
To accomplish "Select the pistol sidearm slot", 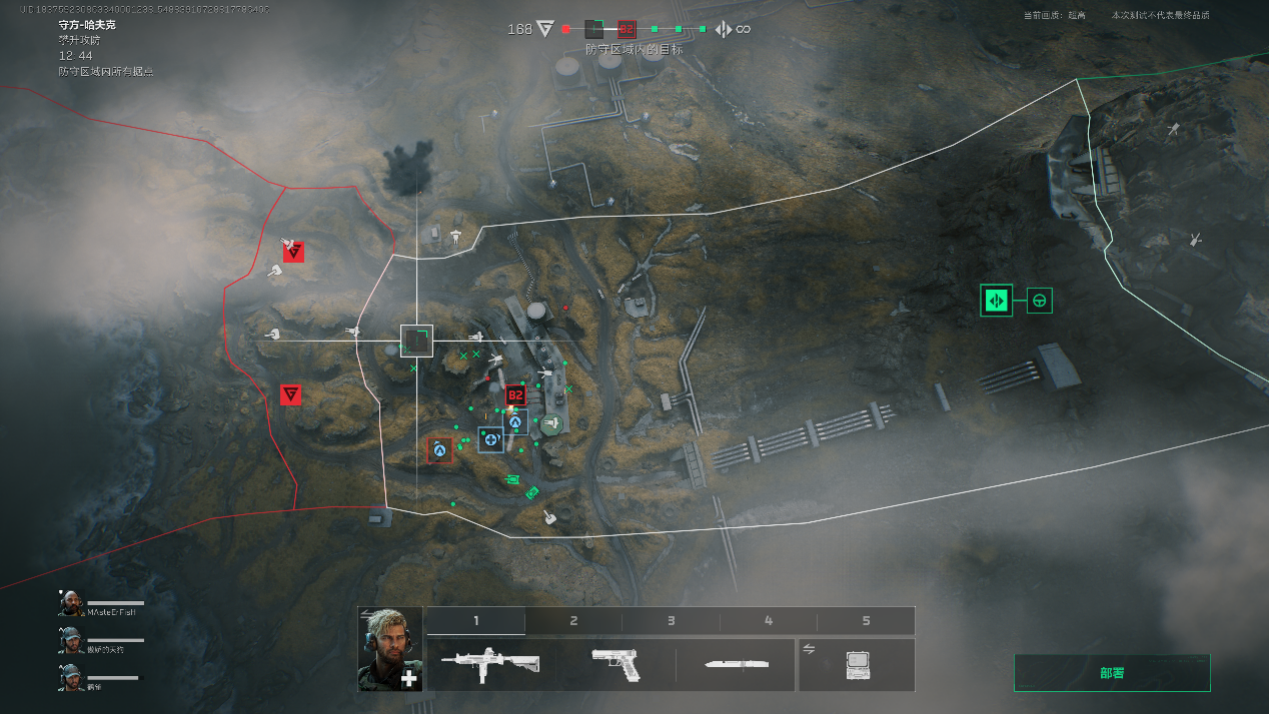I will coord(616,665).
